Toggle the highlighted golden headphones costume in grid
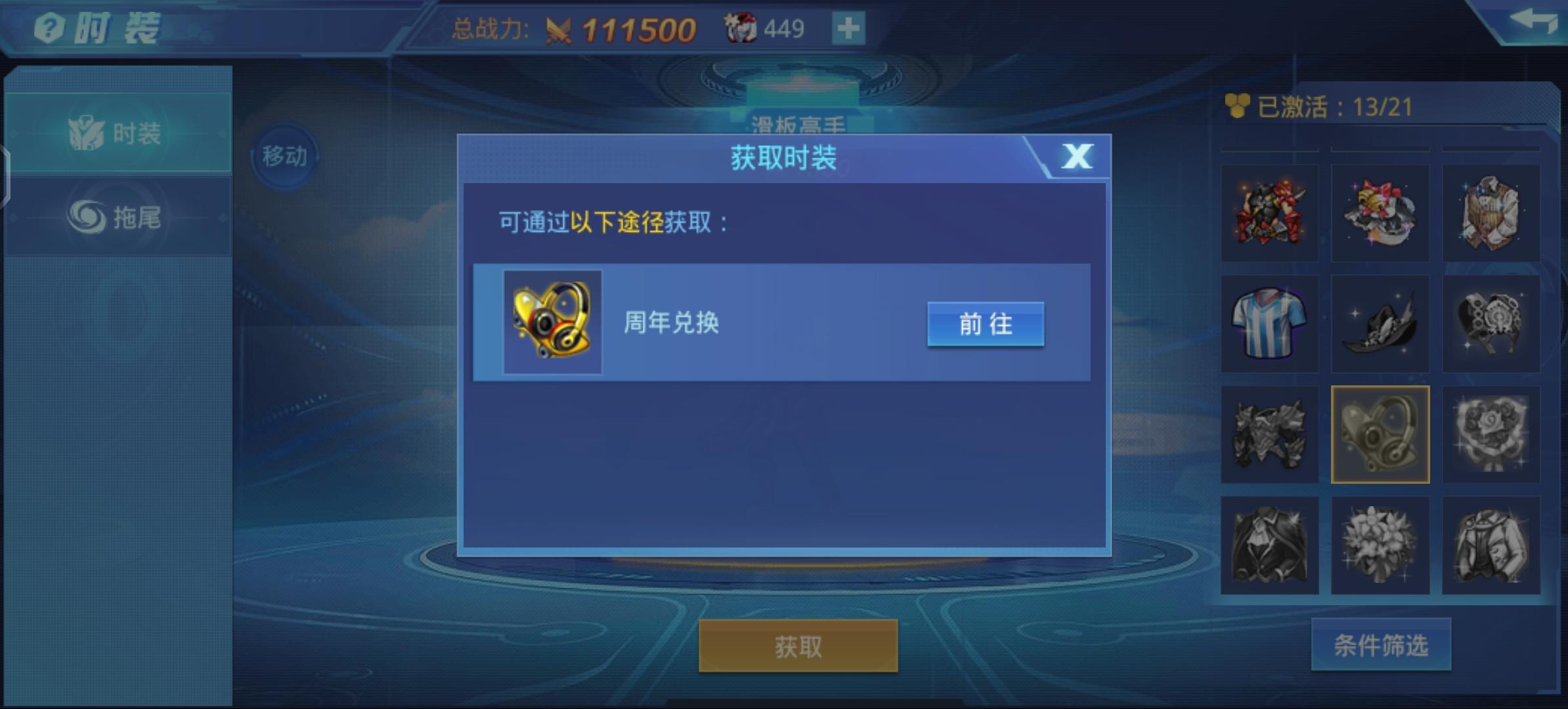Viewport: 1568px width, 709px height. click(1380, 434)
